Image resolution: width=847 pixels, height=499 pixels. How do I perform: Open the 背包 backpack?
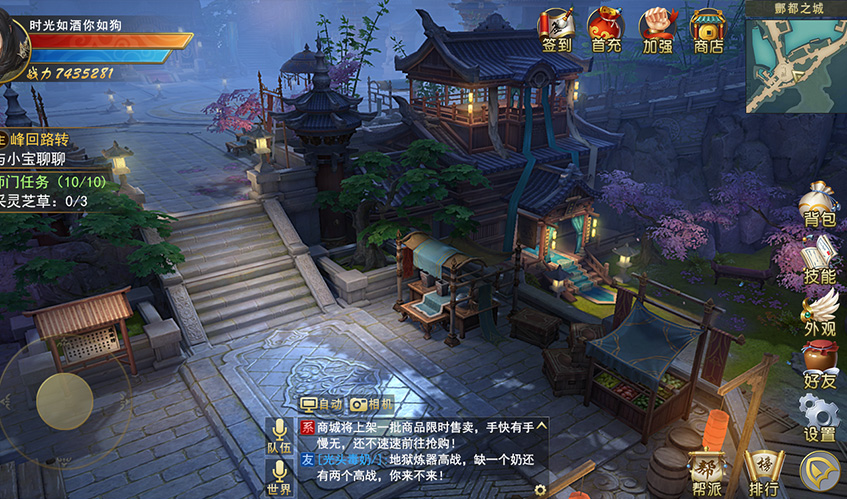819,206
